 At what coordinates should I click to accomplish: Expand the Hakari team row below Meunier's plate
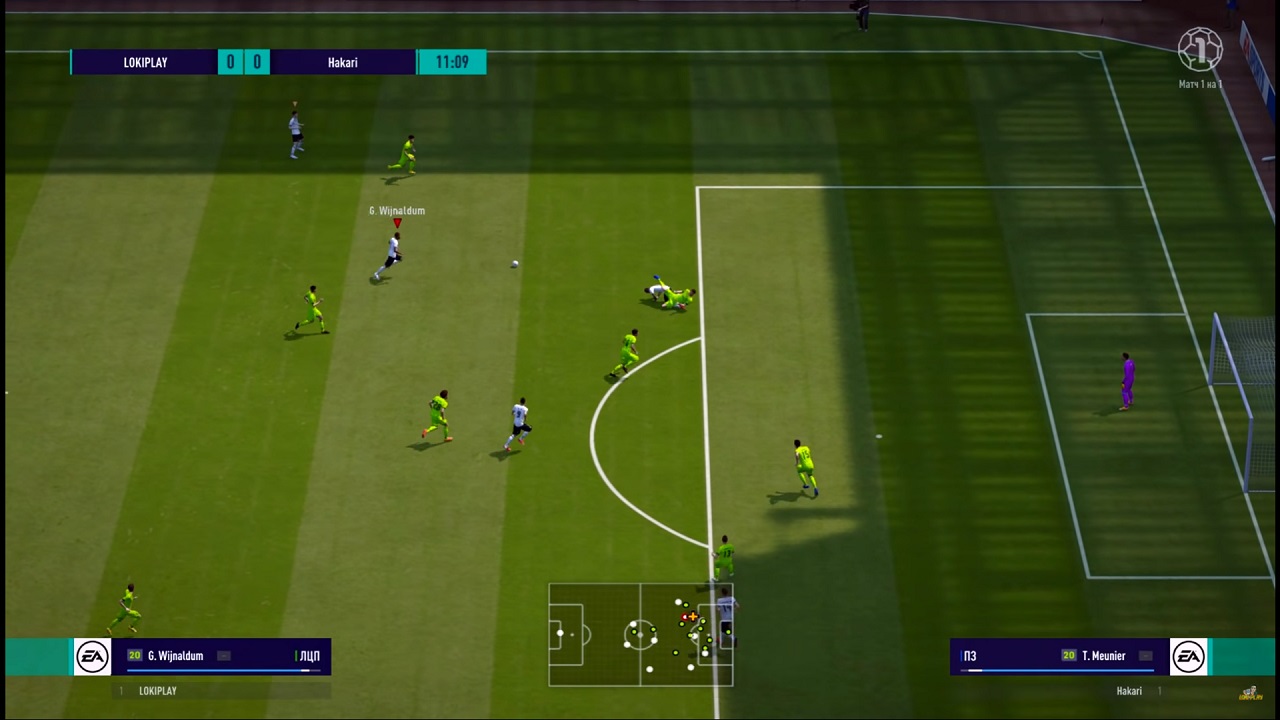(x=1128, y=690)
